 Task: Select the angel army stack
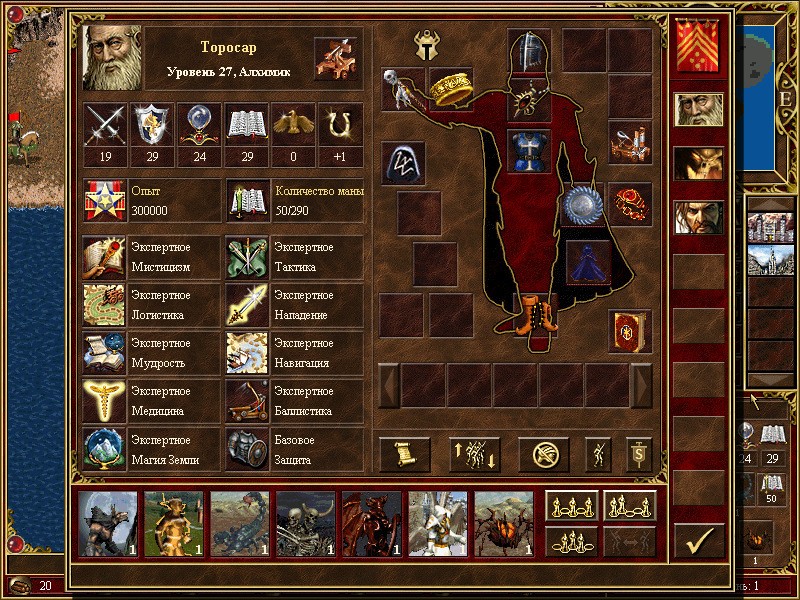coord(437,524)
